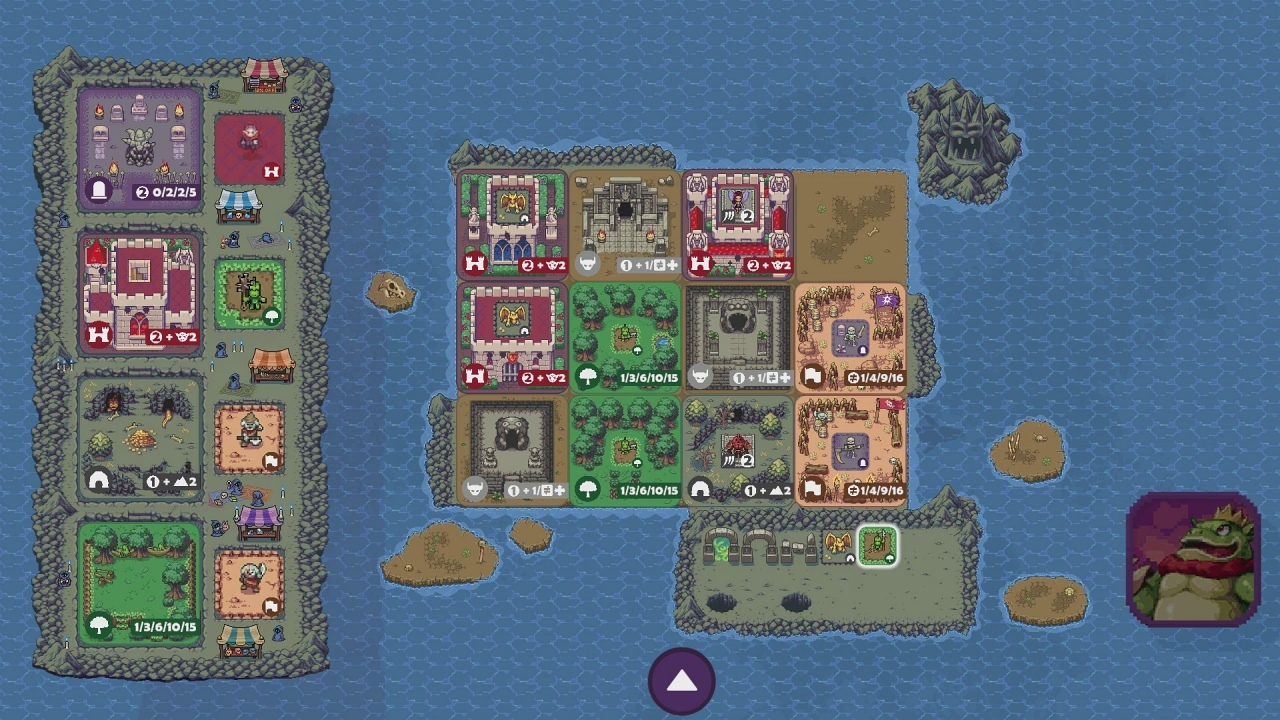Click the flag icon on the skeleton graveyard tile
The width and height of the screenshot is (1280, 720).
pos(812,377)
